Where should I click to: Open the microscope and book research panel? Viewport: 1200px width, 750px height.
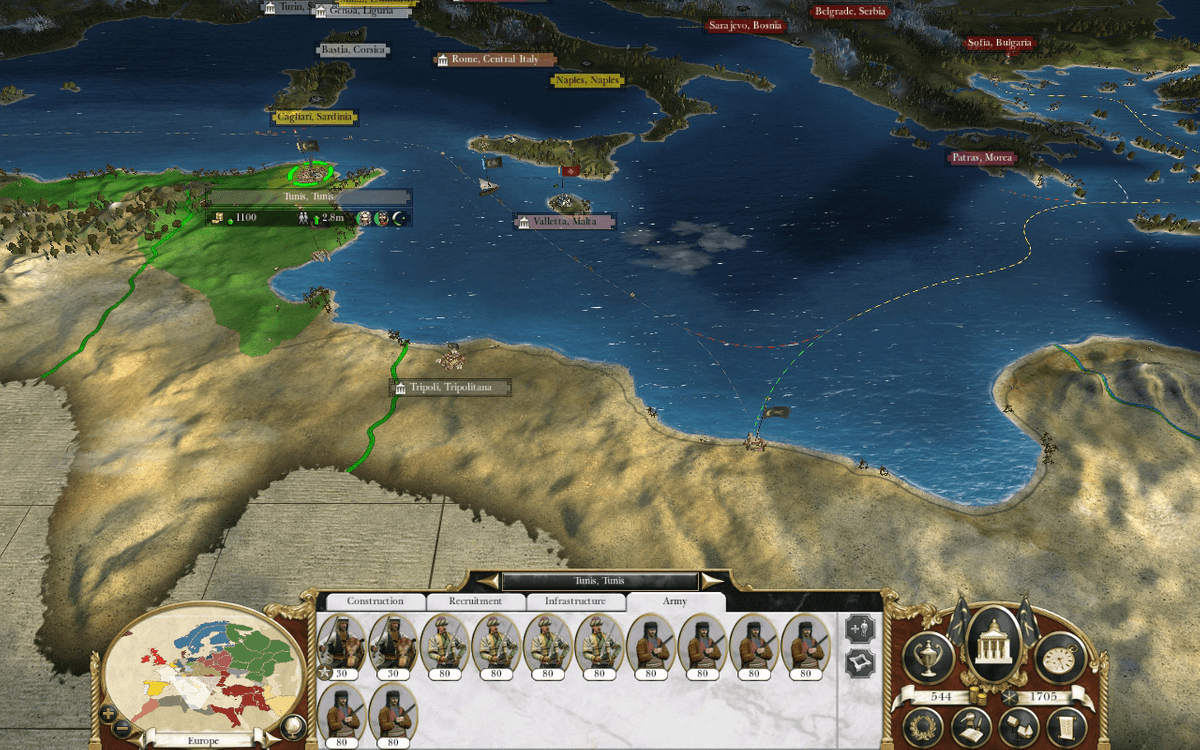coord(971,728)
